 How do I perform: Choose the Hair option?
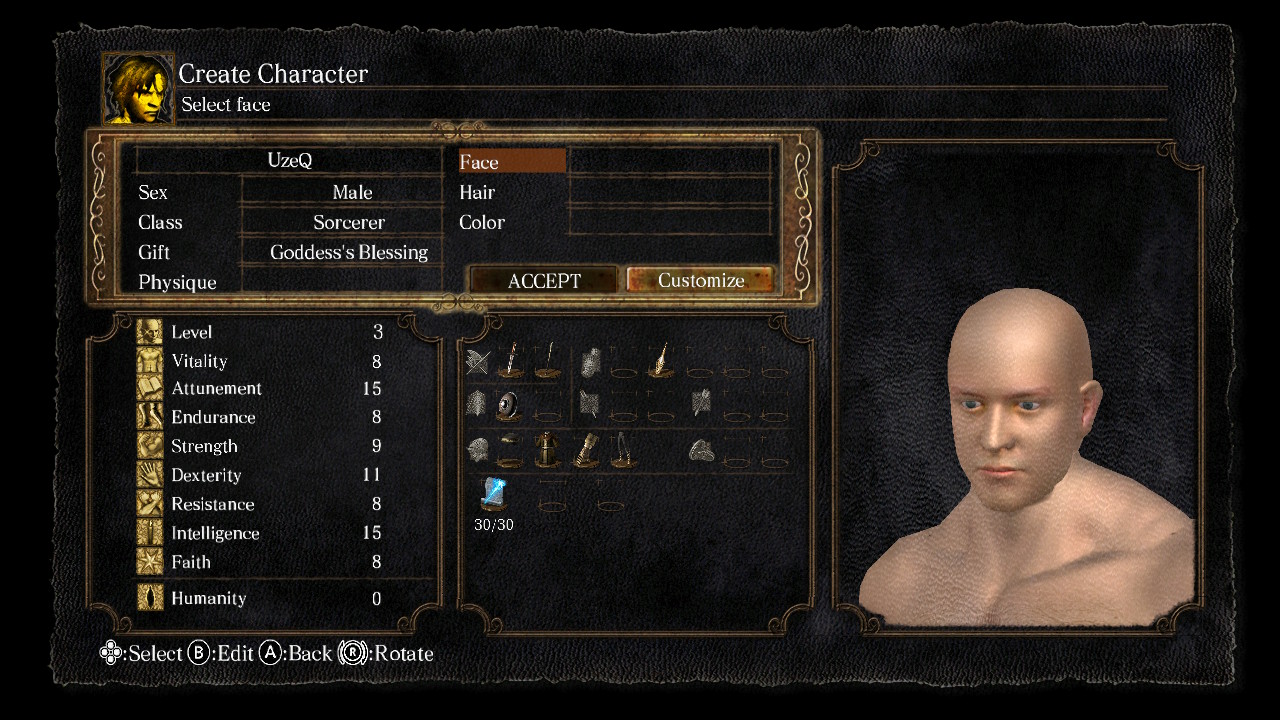point(478,192)
